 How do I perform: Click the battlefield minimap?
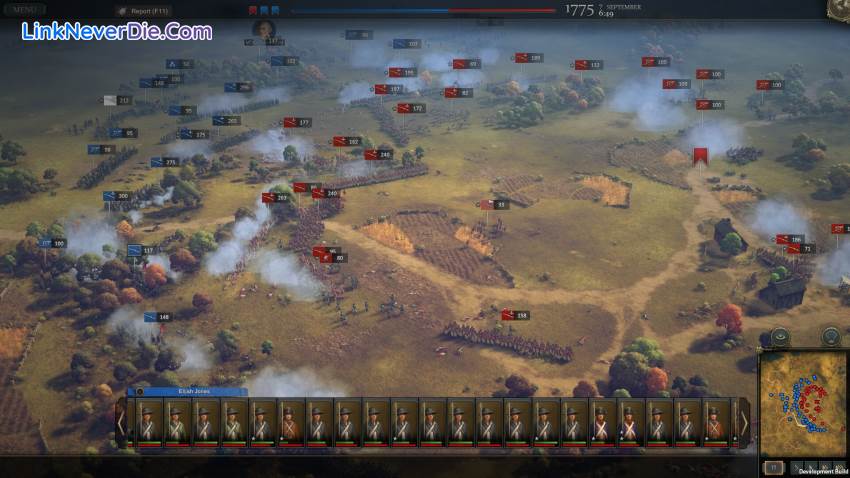click(x=803, y=399)
